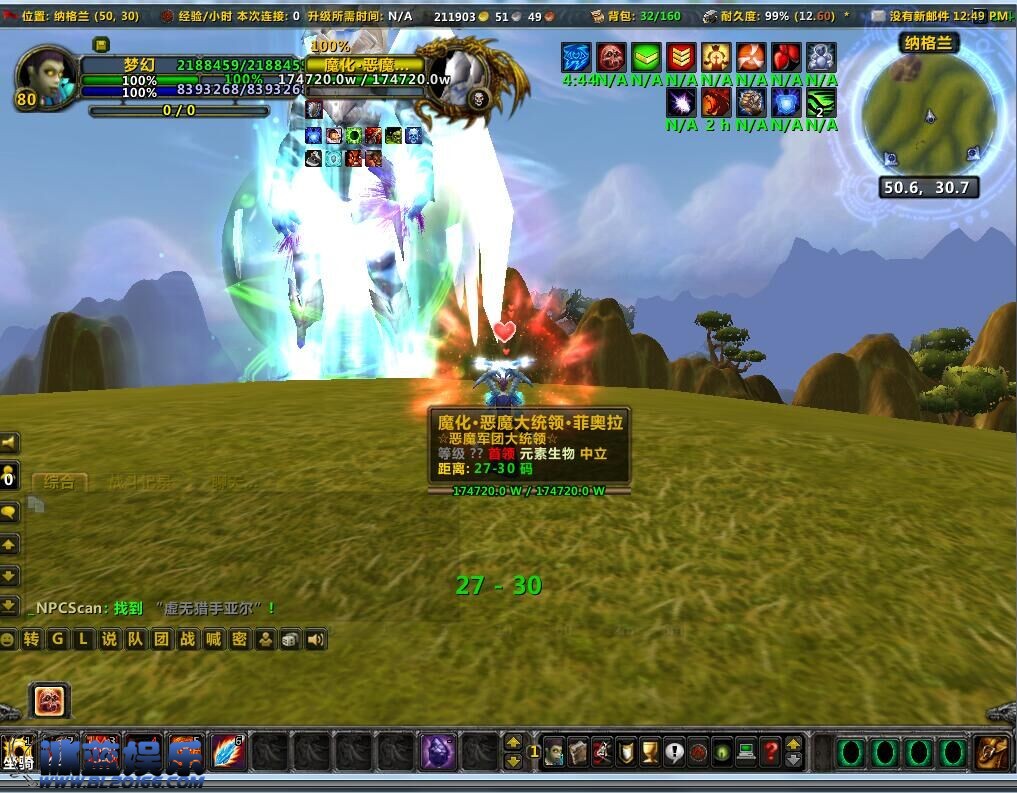This screenshot has height=793, width=1017.
Task: Choose the 队 party channel button
Action: click(x=135, y=640)
